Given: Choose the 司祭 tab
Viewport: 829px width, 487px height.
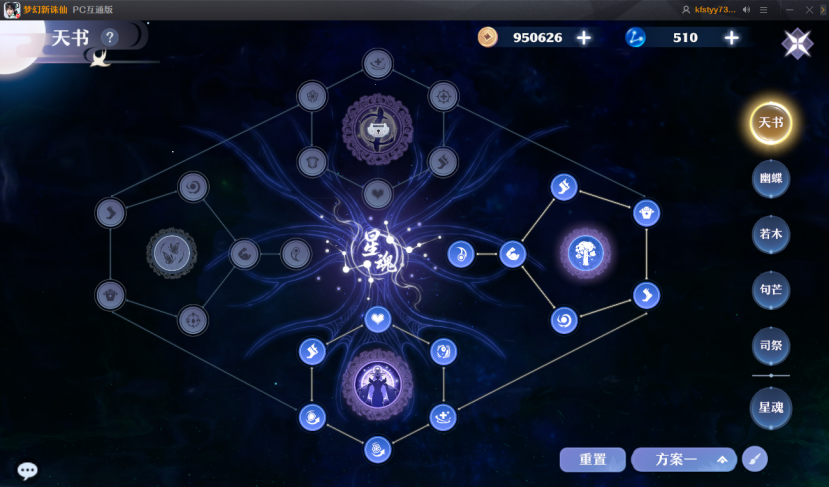Looking at the screenshot, I should (x=771, y=346).
